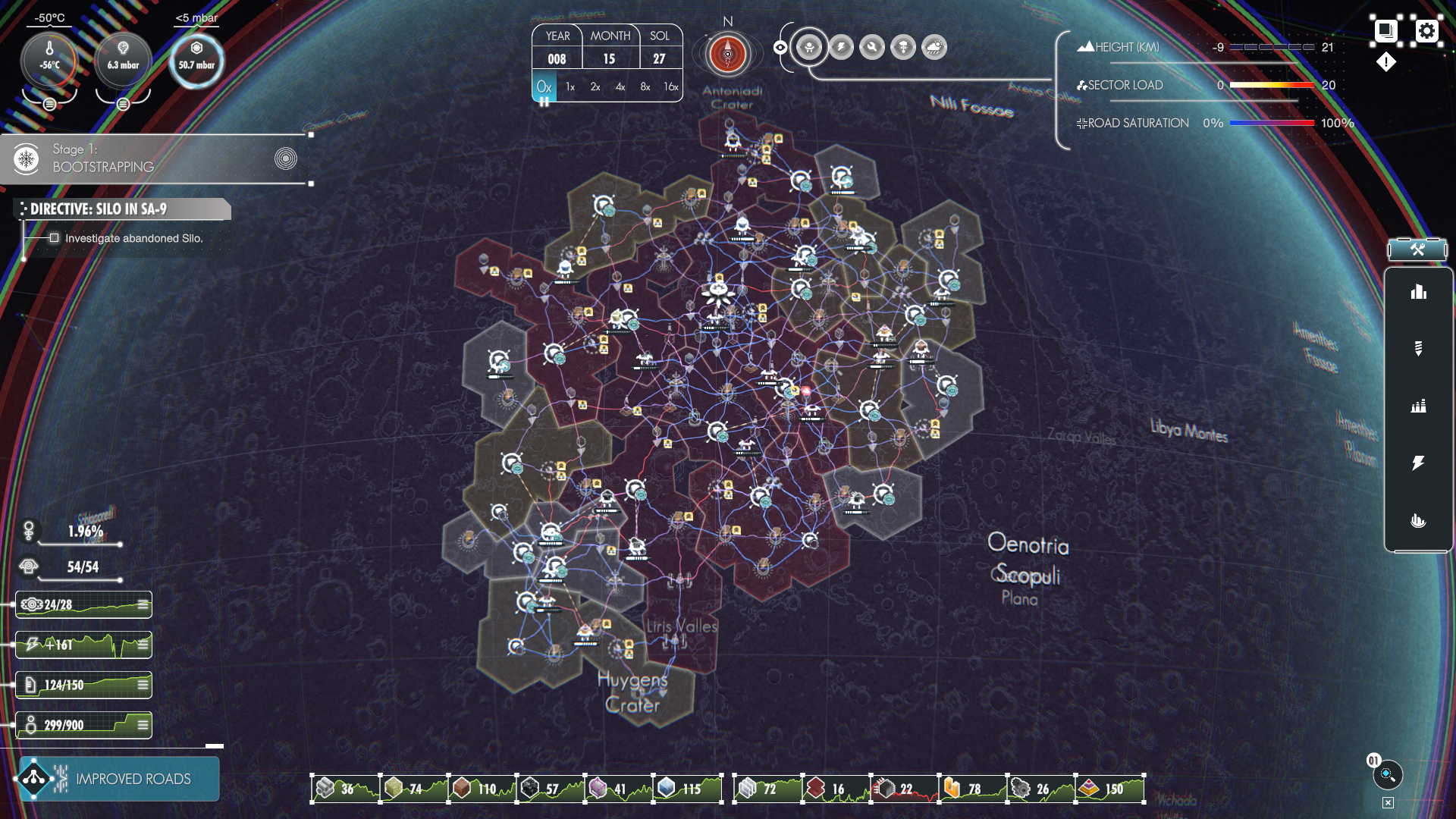Open the Improved Roads research button
Screen dimensions: 1456x819
118,779
